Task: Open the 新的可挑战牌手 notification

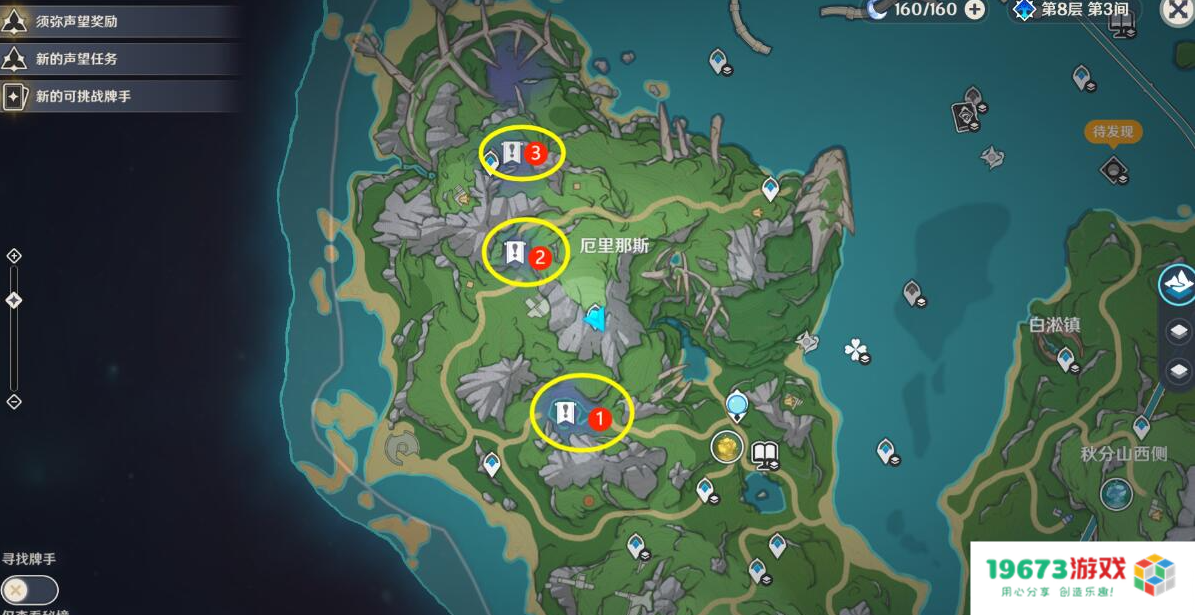Action: point(118,97)
